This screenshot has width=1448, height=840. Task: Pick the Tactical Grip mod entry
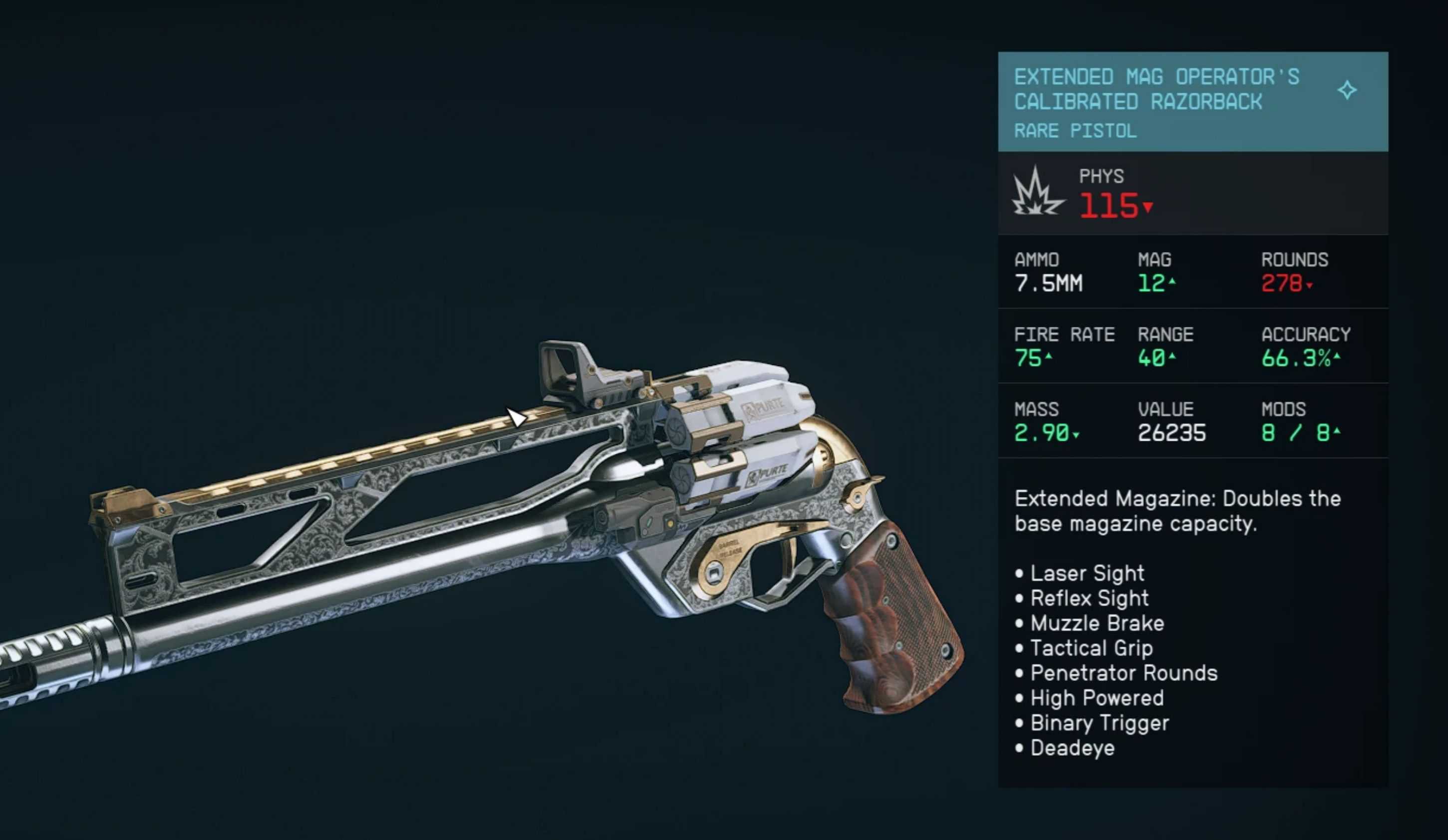point(1091,648)
